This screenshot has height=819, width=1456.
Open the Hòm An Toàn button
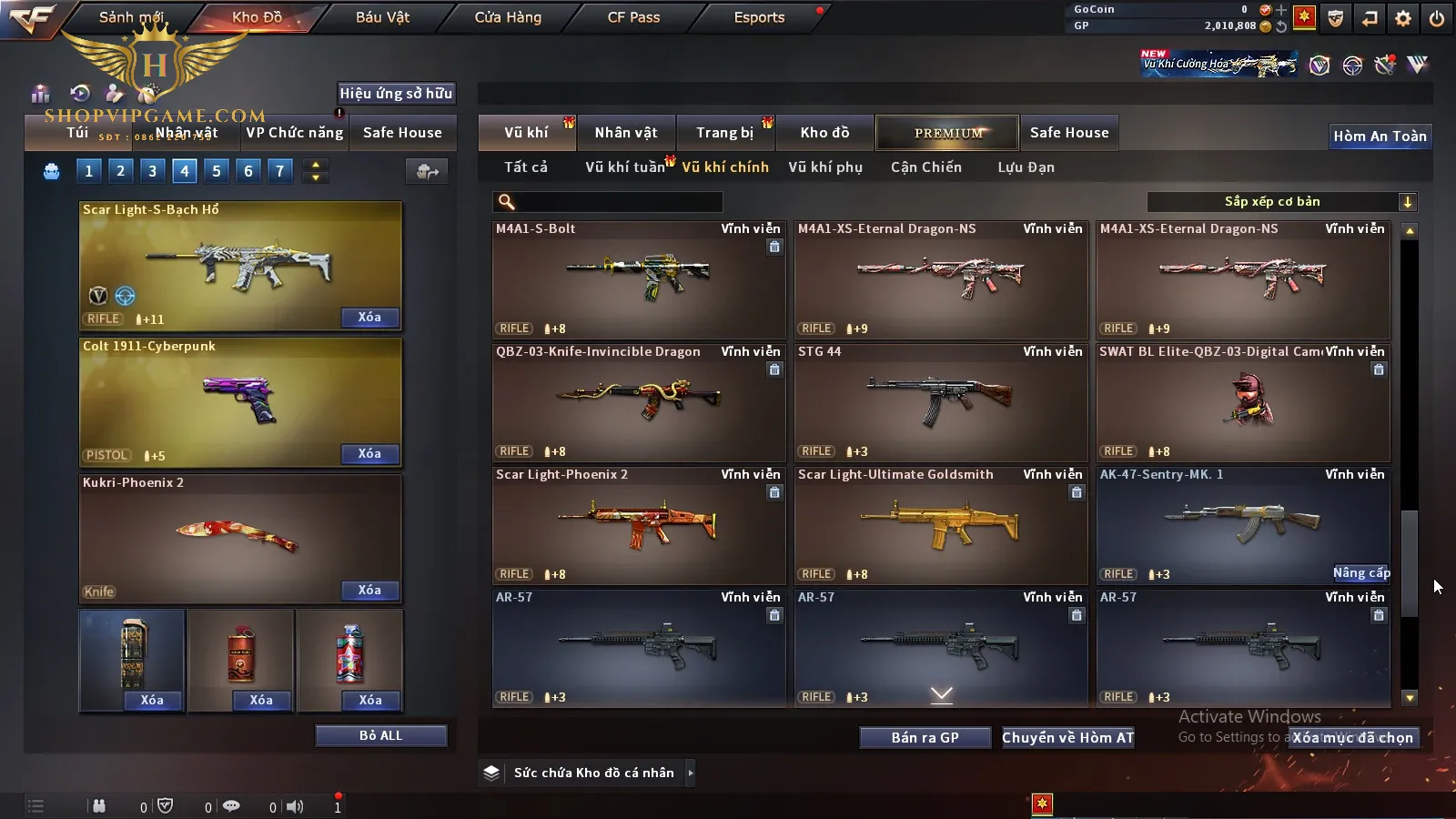click(x=1380, y=136)
